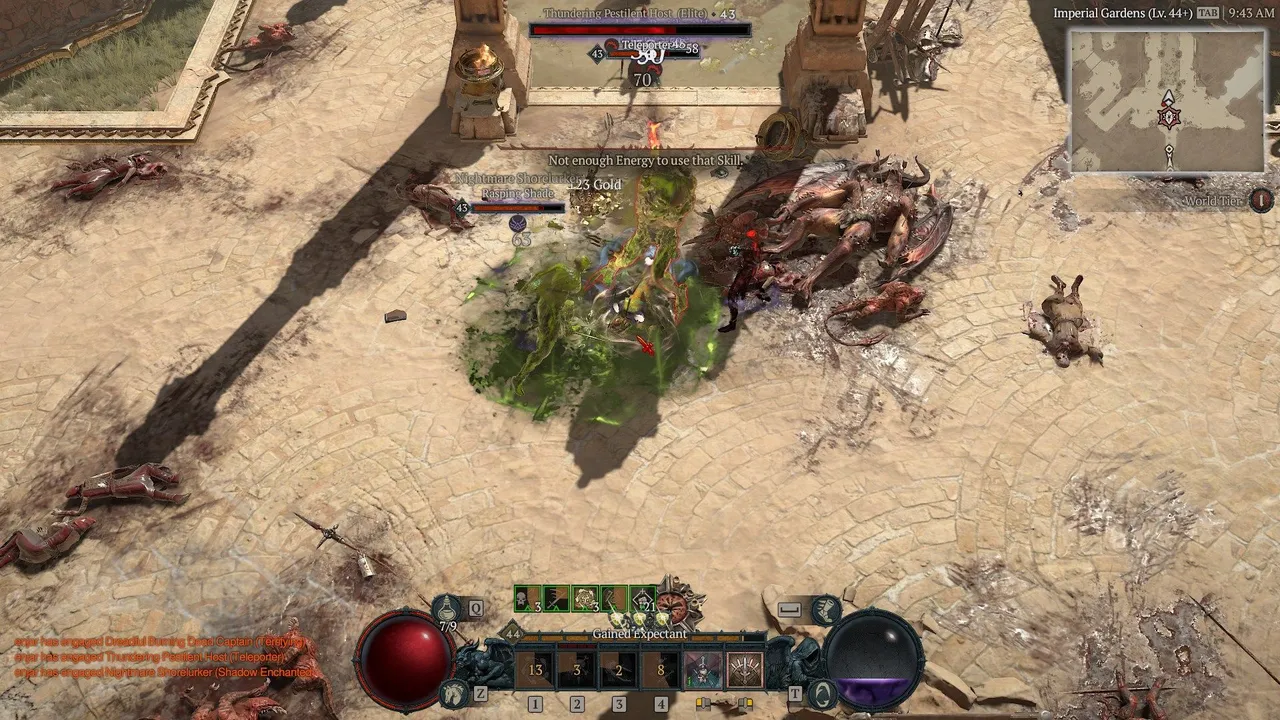
Task: Open the minimap
Action: [1168, 100]
